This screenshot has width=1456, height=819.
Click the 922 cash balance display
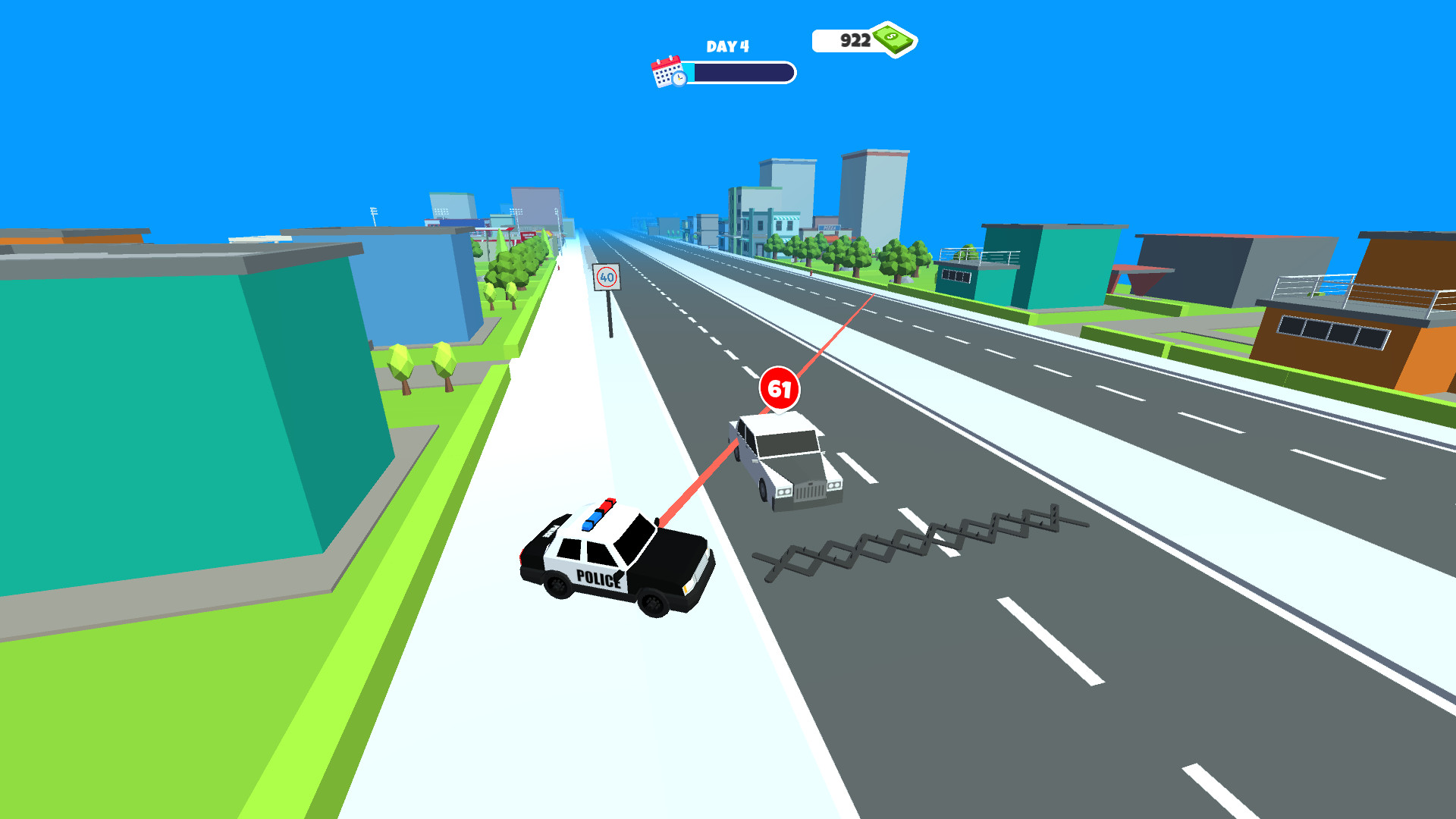pyautogui.click(x=857, y=39)
